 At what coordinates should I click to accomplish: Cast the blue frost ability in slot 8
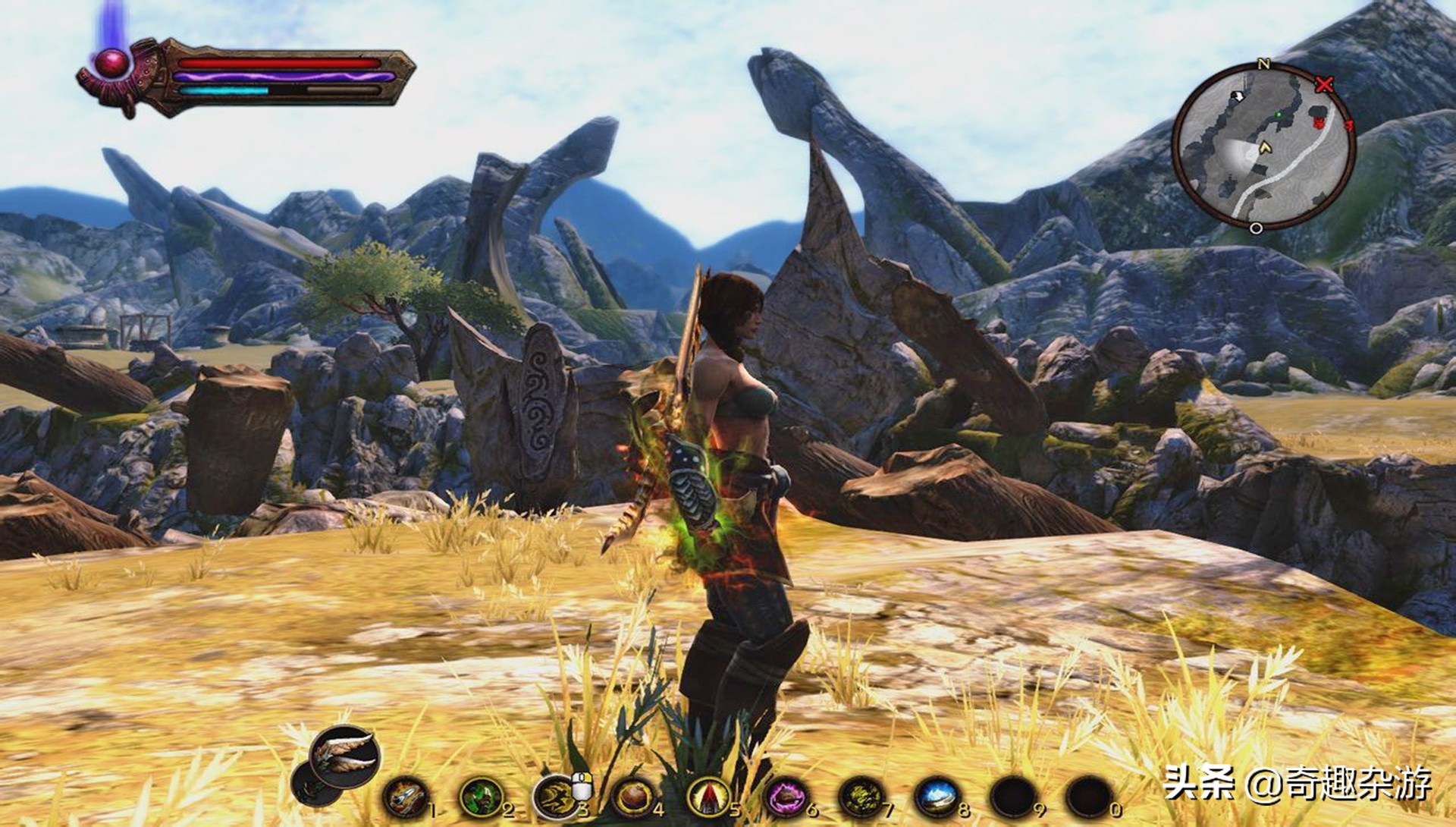pos(937,797)
